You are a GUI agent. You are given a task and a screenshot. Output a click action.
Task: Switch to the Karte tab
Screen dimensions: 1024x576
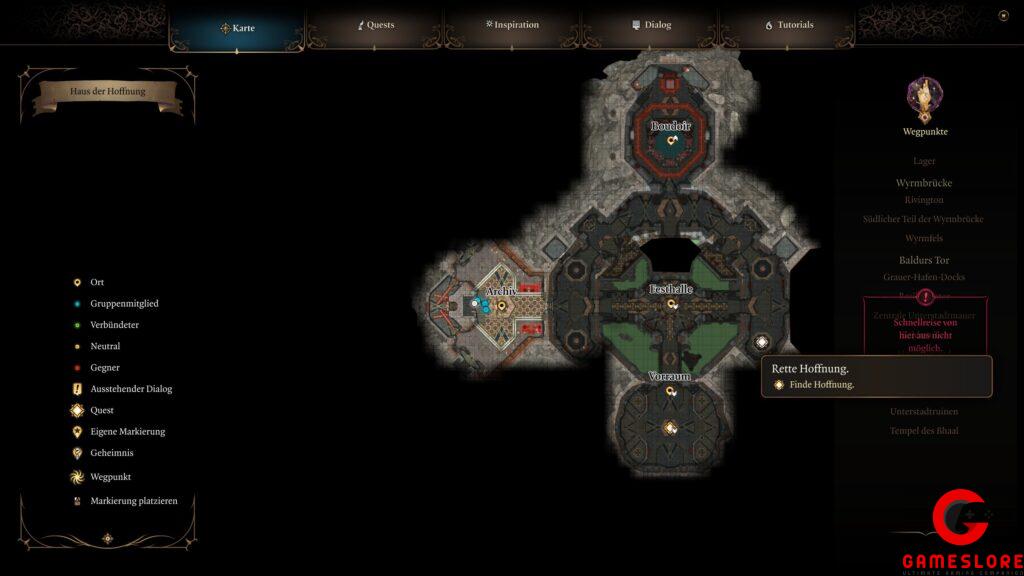(237, 27)
